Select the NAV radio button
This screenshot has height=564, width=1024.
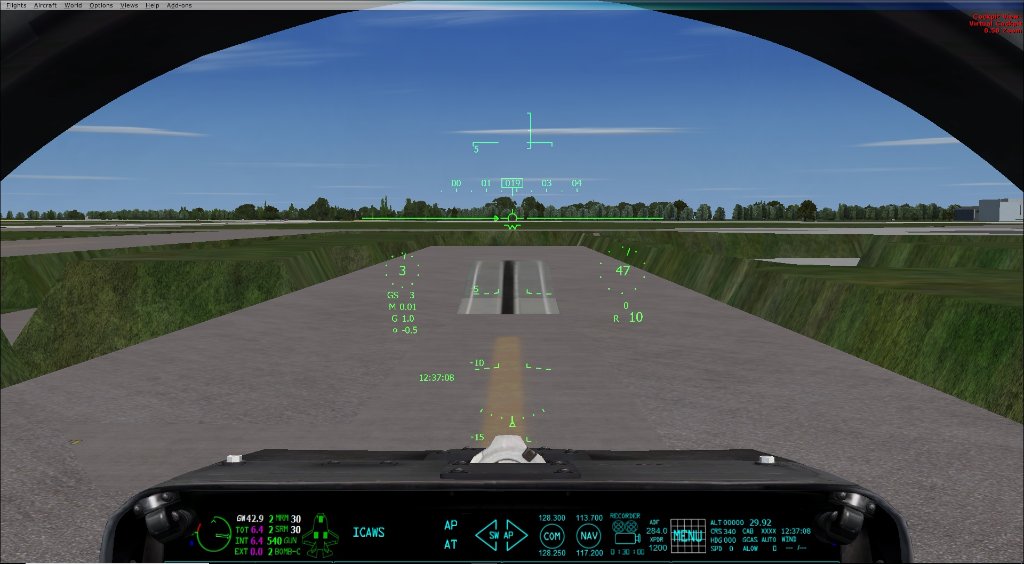(x=589, y=535)
